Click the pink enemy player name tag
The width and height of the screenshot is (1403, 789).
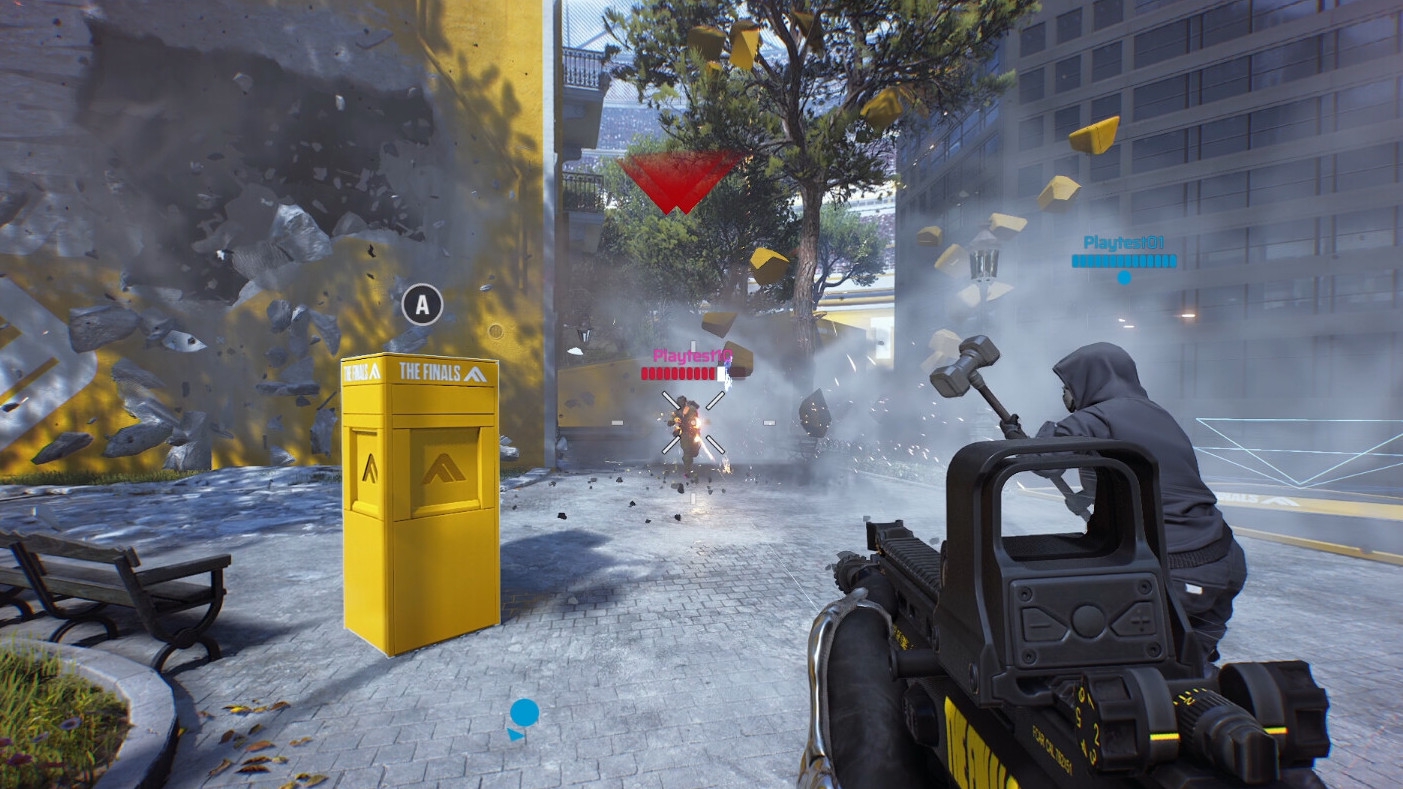pos(686,355)
